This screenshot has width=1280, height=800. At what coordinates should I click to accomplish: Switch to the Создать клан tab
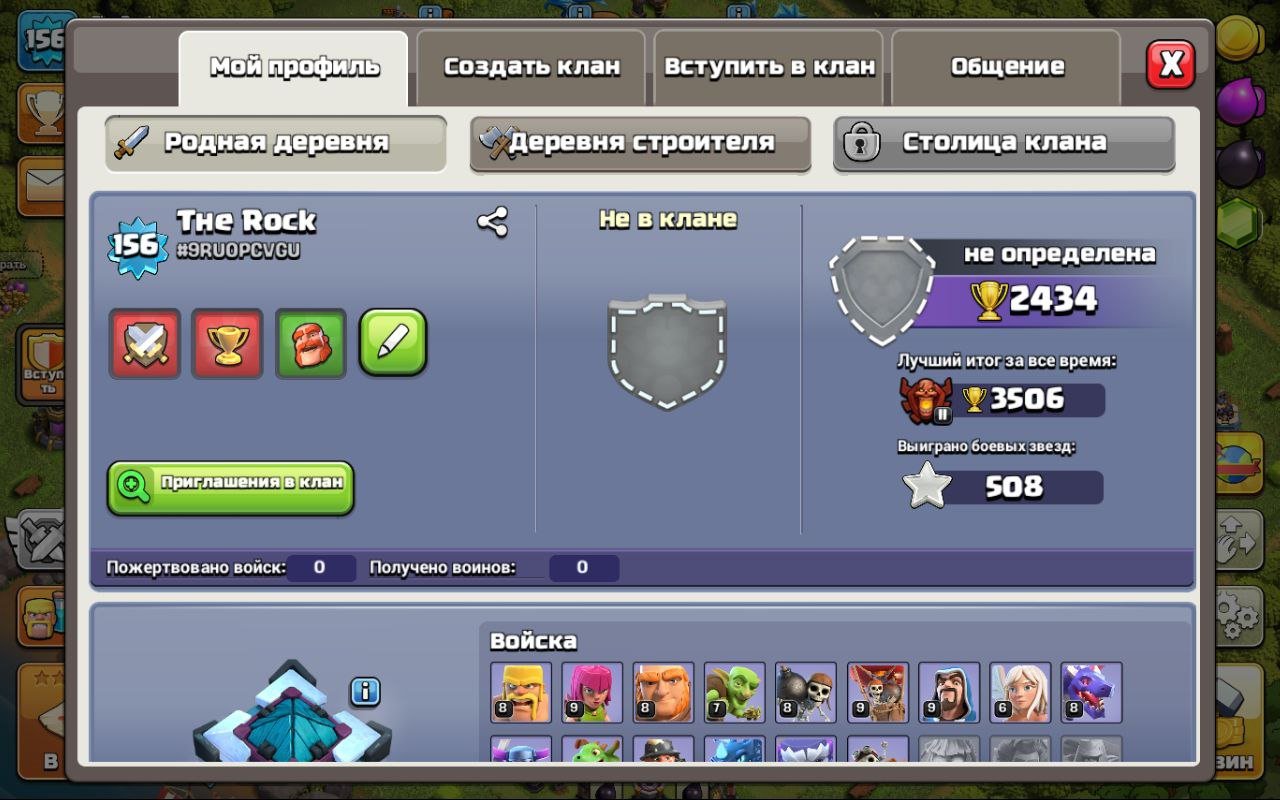coord(530,66)
